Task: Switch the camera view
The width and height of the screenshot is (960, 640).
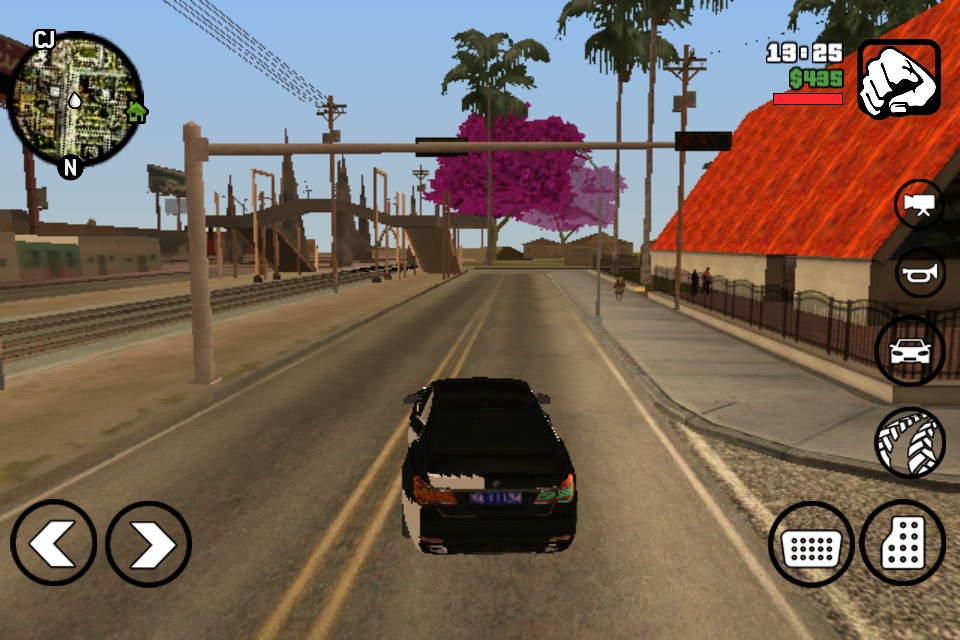Action: point(919,204)
